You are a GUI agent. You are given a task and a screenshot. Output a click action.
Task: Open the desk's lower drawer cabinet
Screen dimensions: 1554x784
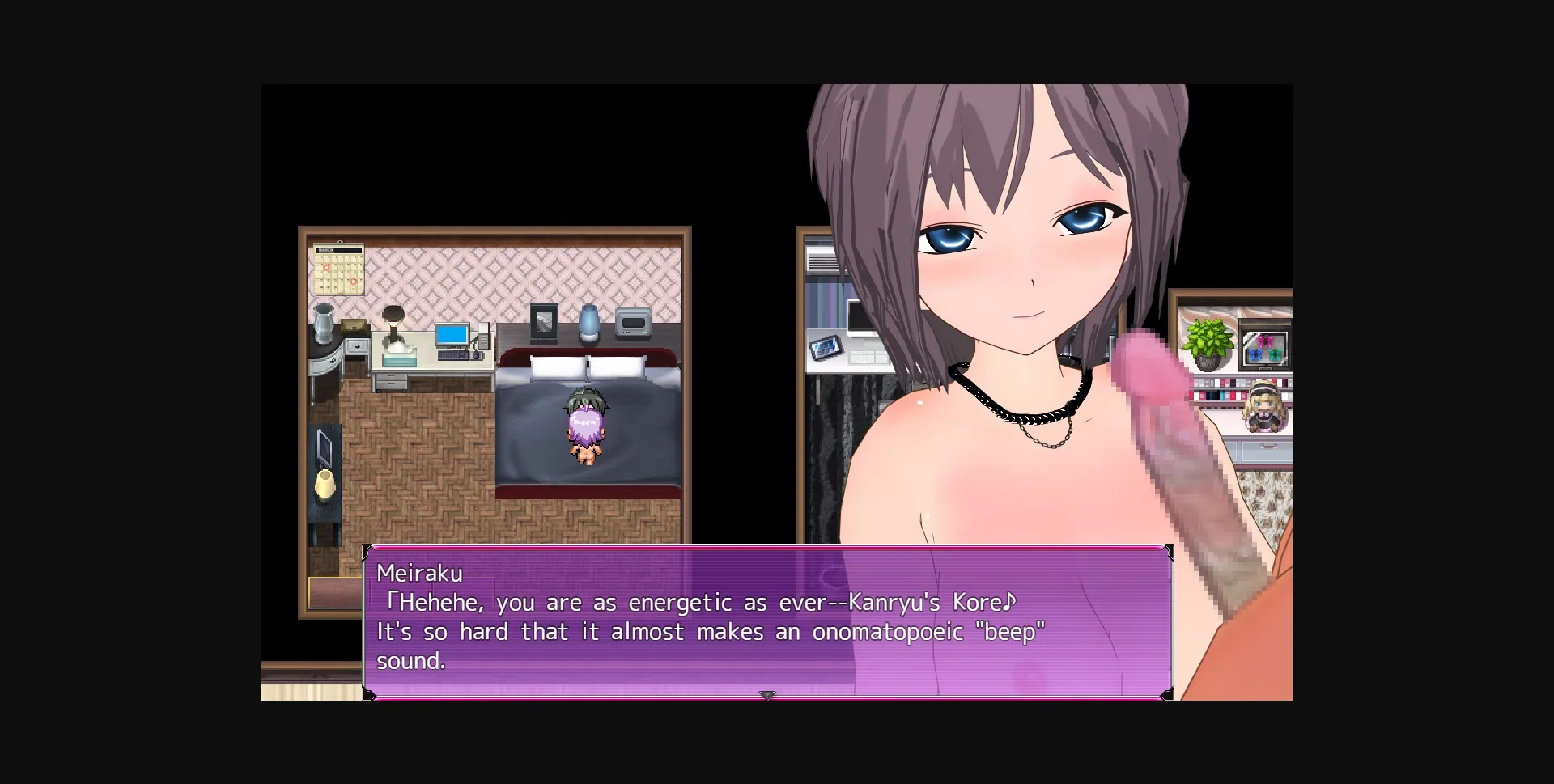[x=391, y=381]
